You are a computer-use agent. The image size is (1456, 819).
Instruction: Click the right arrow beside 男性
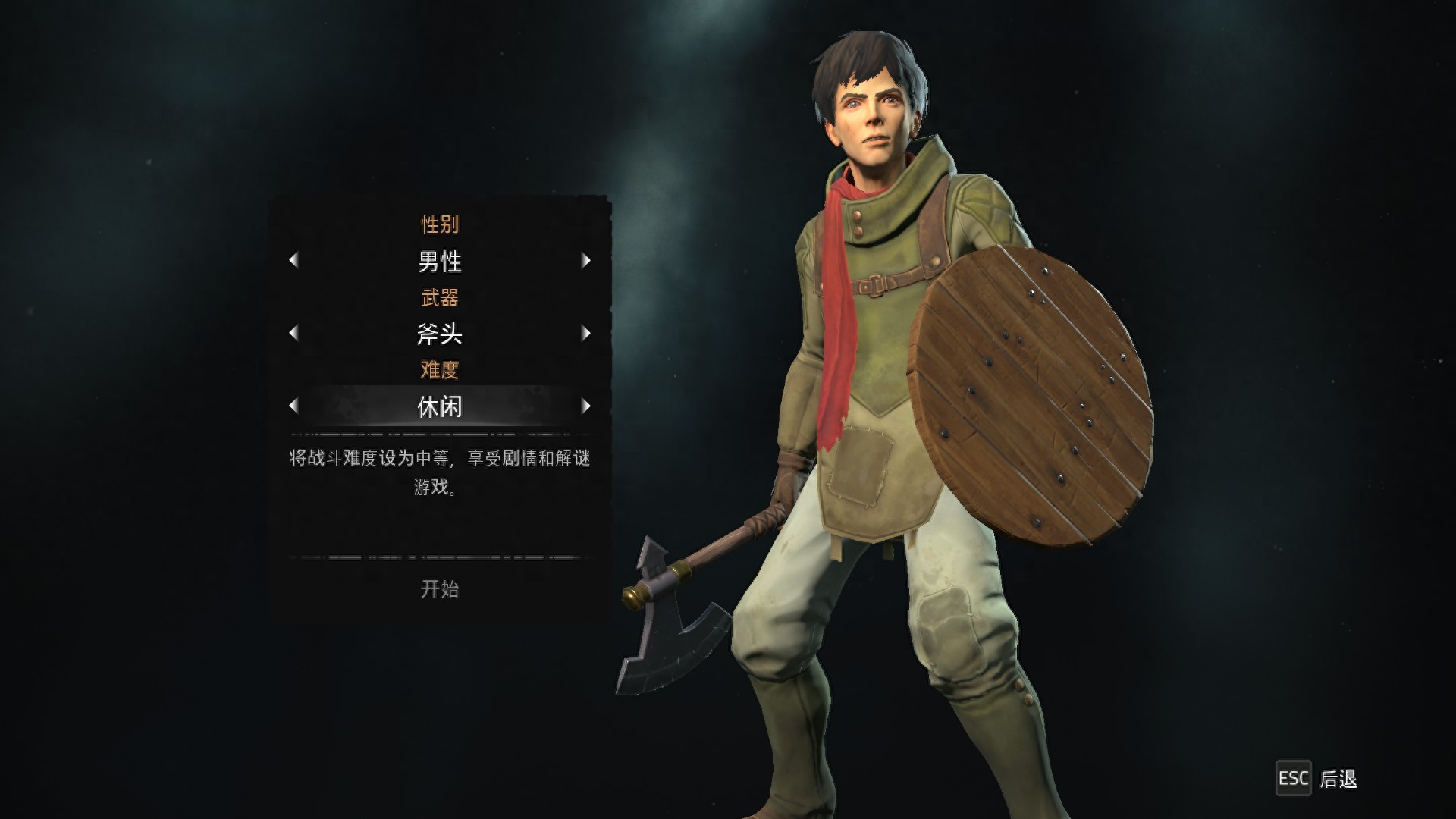[x=586, y=261]
